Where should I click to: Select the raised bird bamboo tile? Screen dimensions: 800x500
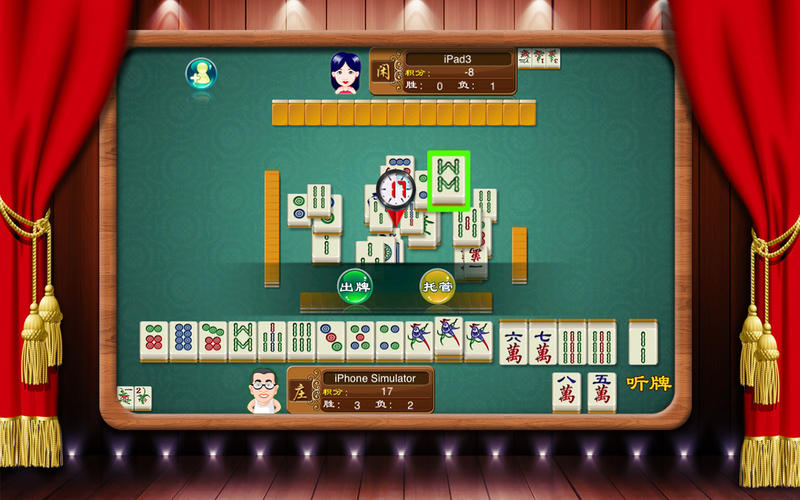coord(449,338)
